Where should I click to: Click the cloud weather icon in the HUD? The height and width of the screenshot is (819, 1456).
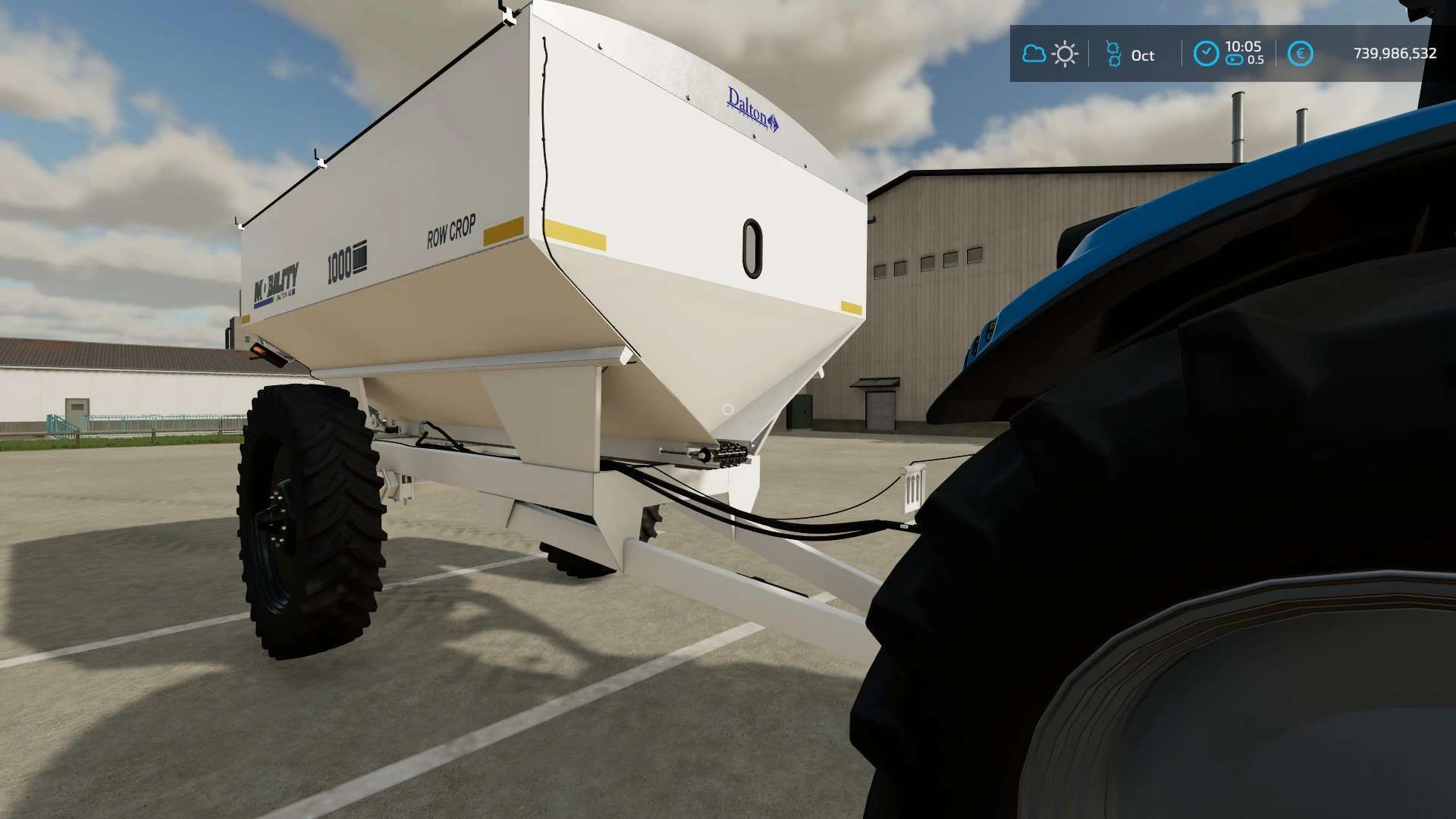tap(1034, 54)
